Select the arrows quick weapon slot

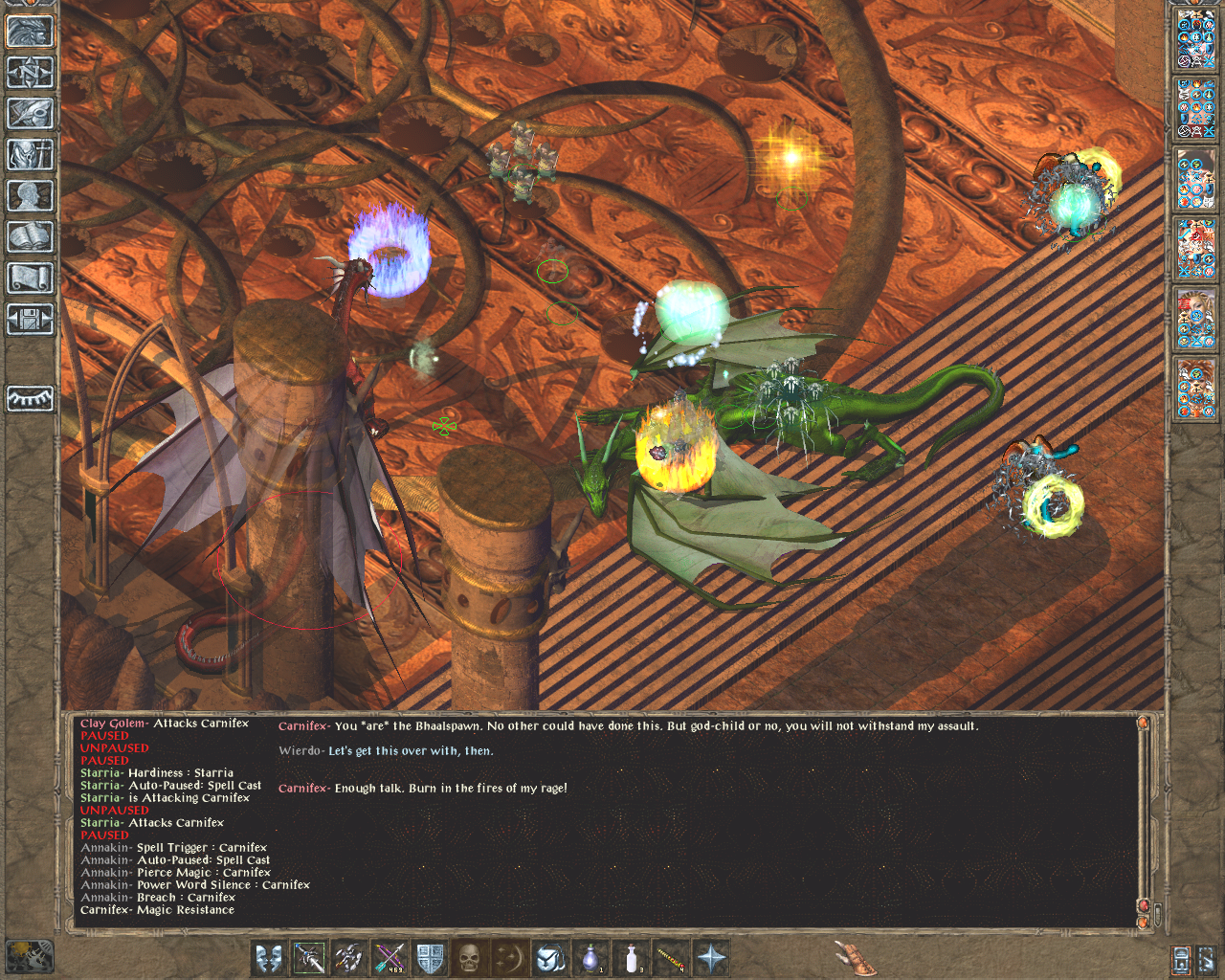pos(390,957)
